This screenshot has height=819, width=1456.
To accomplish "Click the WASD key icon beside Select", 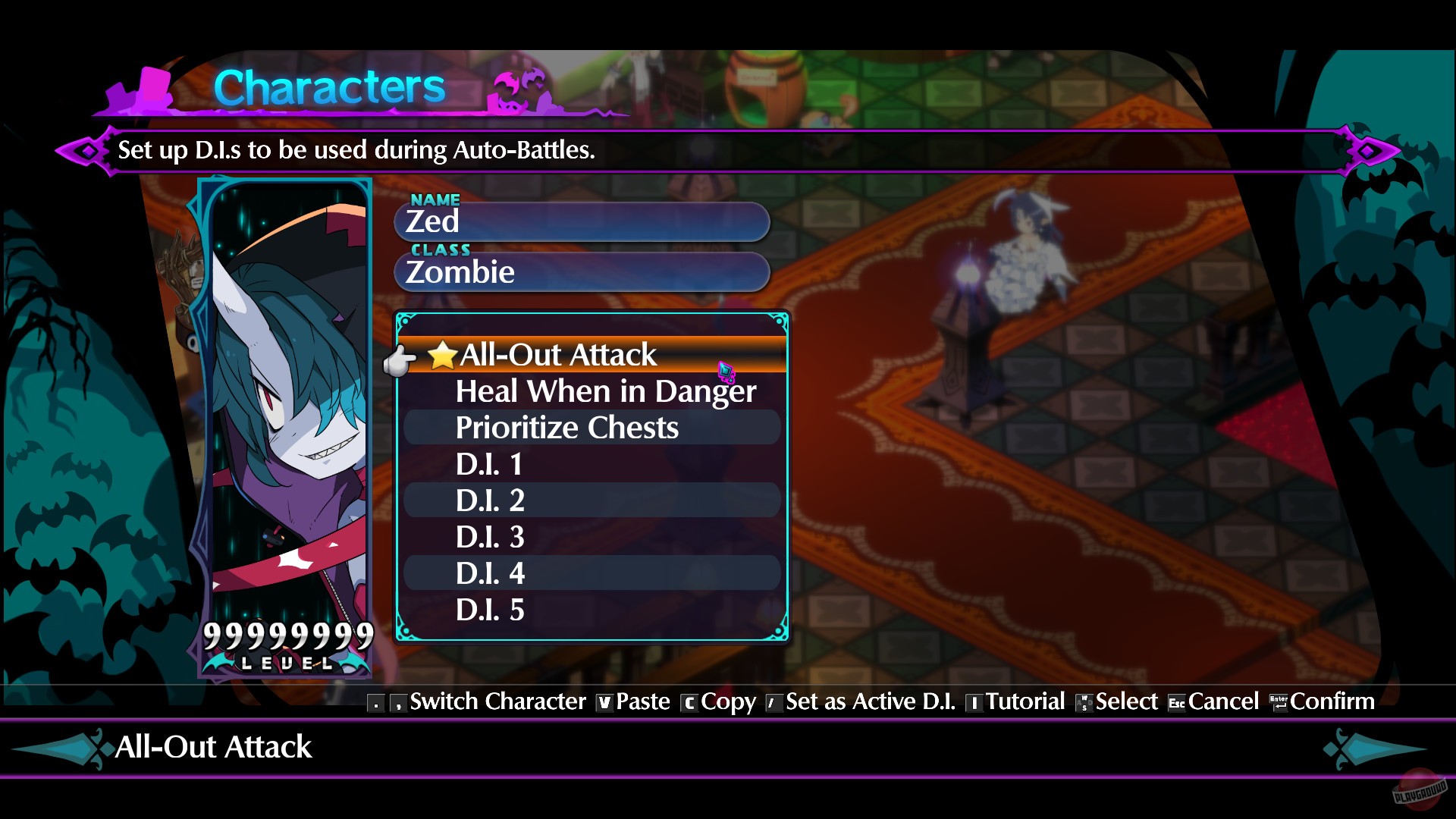I will click(1083, 702).
